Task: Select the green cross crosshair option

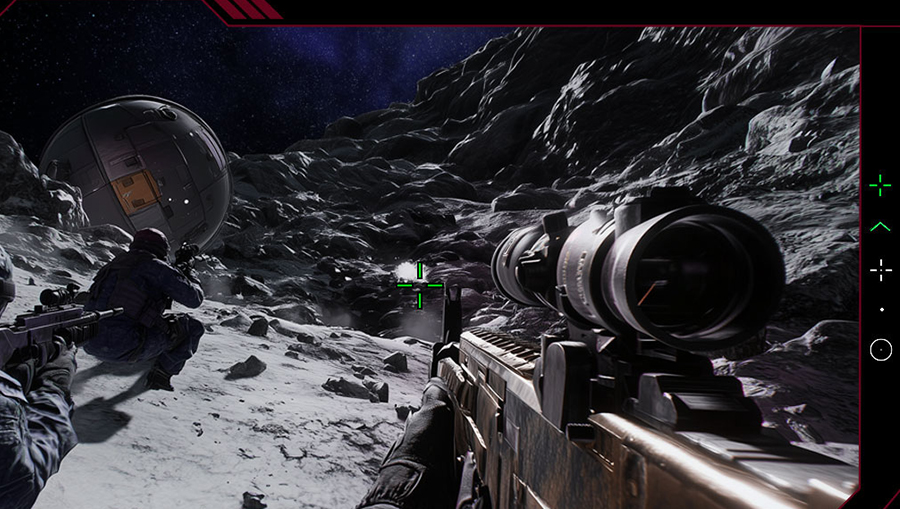Action: (x=880, y=185)
